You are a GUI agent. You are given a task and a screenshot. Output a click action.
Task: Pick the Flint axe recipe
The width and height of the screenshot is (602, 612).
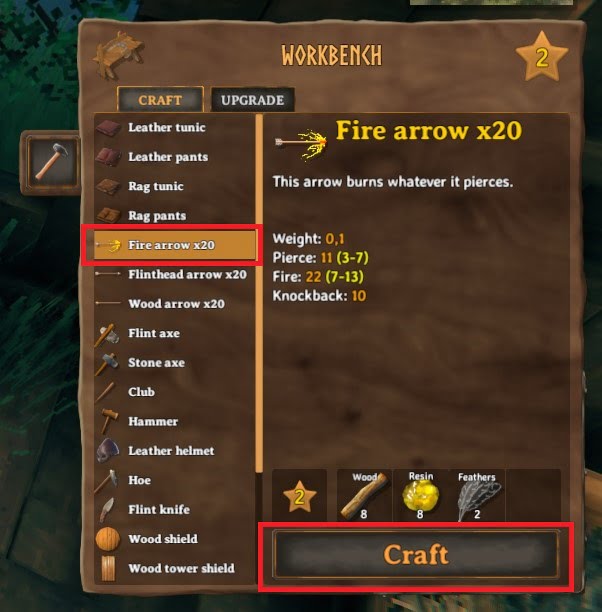pyautogui.click(x=154, y=333)
